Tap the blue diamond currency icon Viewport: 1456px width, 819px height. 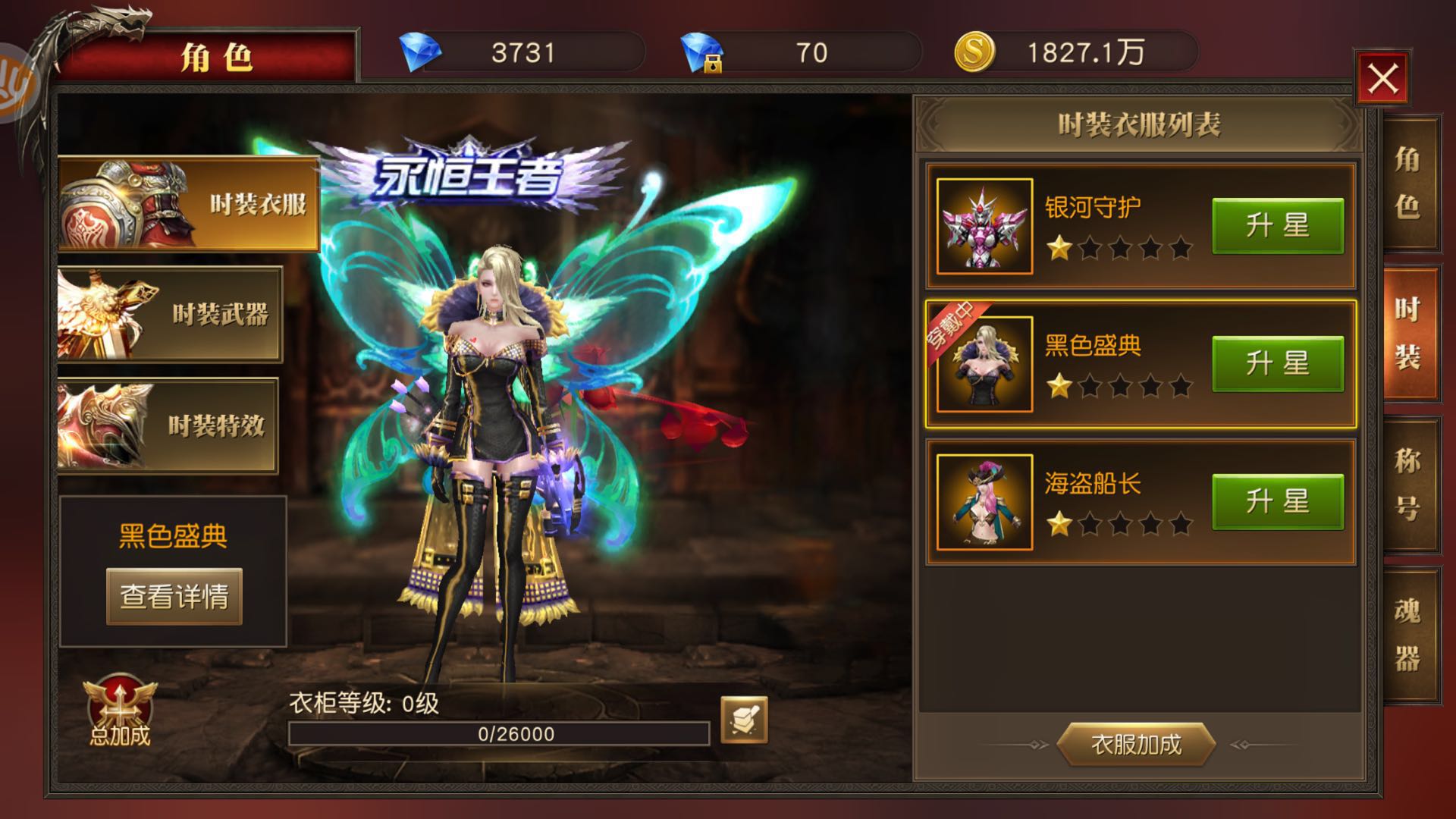pyautogui.click(x=420, y=52)
